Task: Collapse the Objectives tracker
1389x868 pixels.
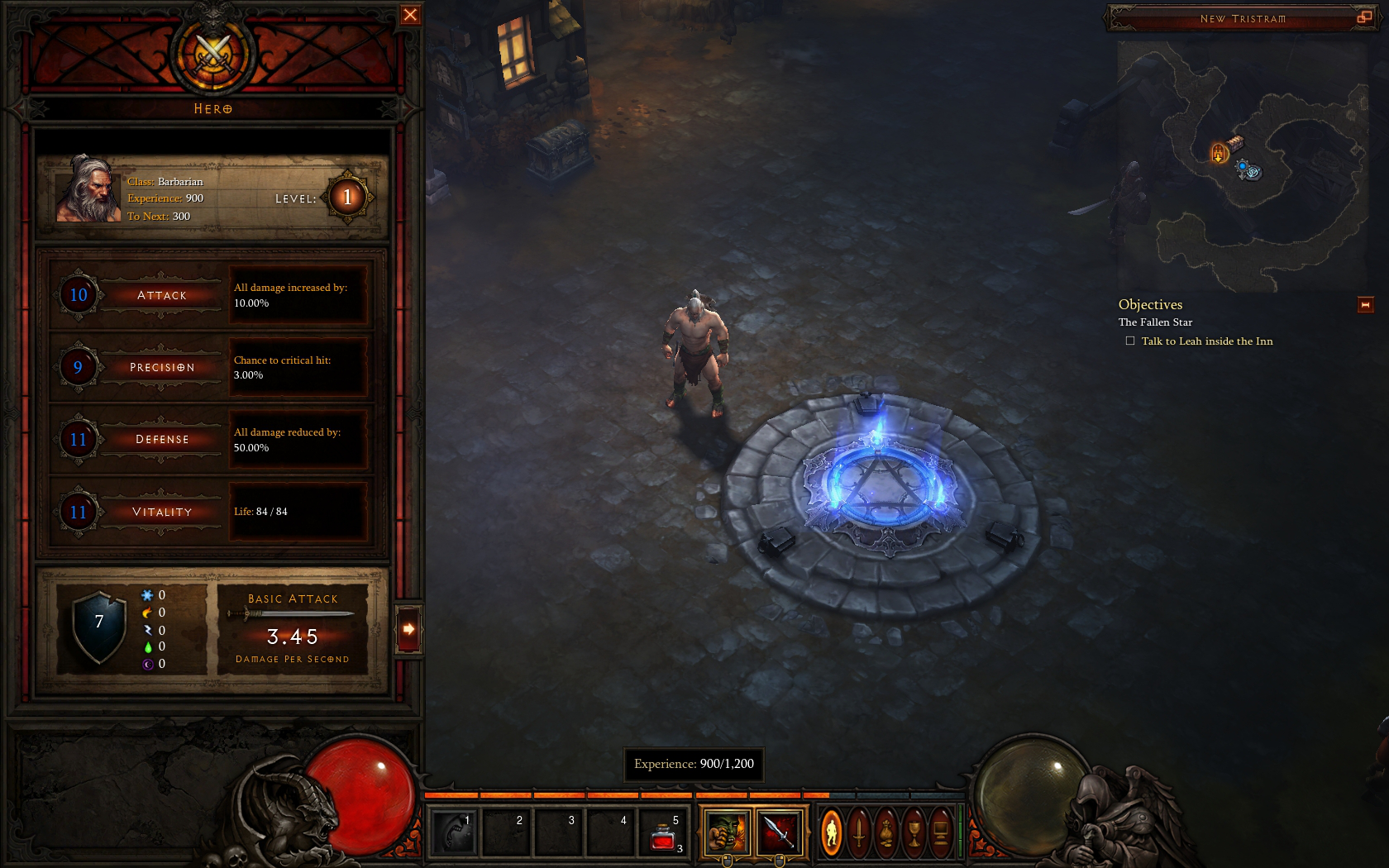Action: [x=1365, y=305]
